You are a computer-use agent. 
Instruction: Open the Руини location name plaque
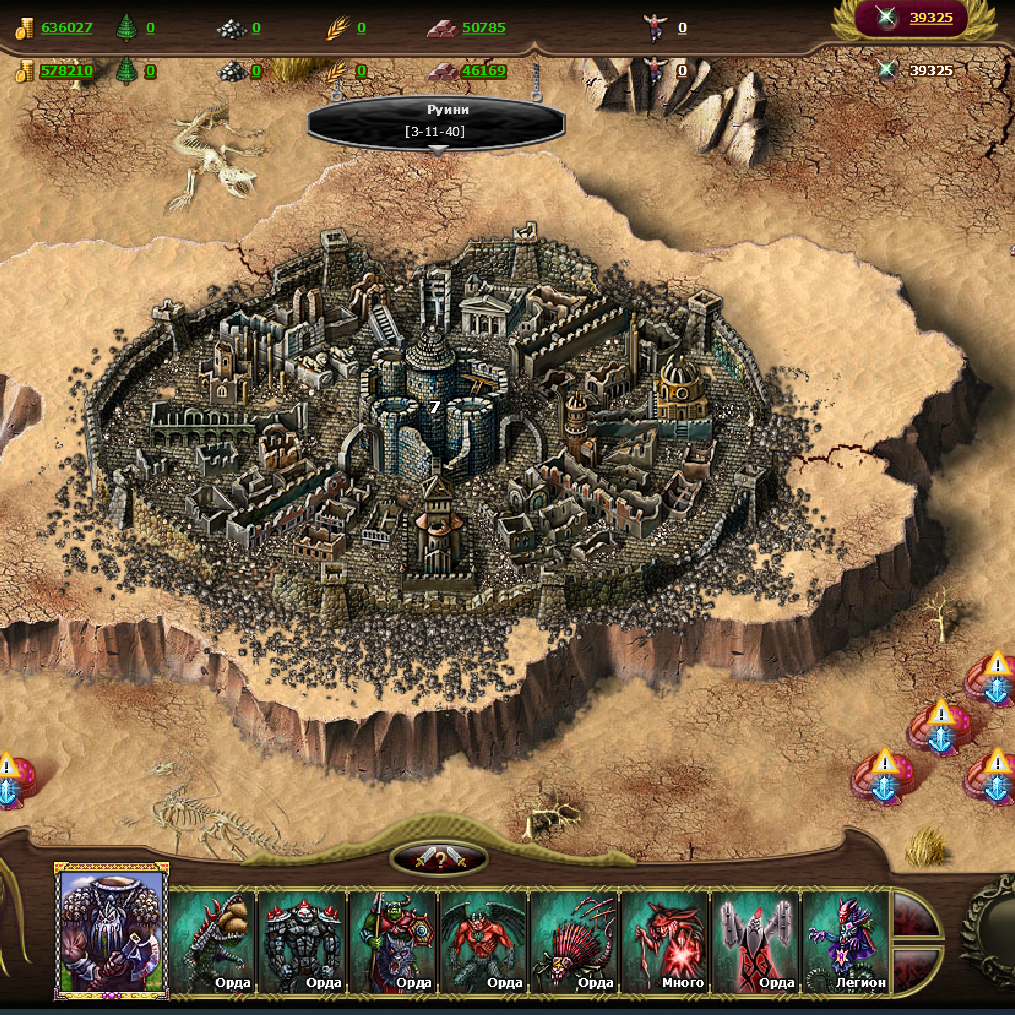(436, 120)
